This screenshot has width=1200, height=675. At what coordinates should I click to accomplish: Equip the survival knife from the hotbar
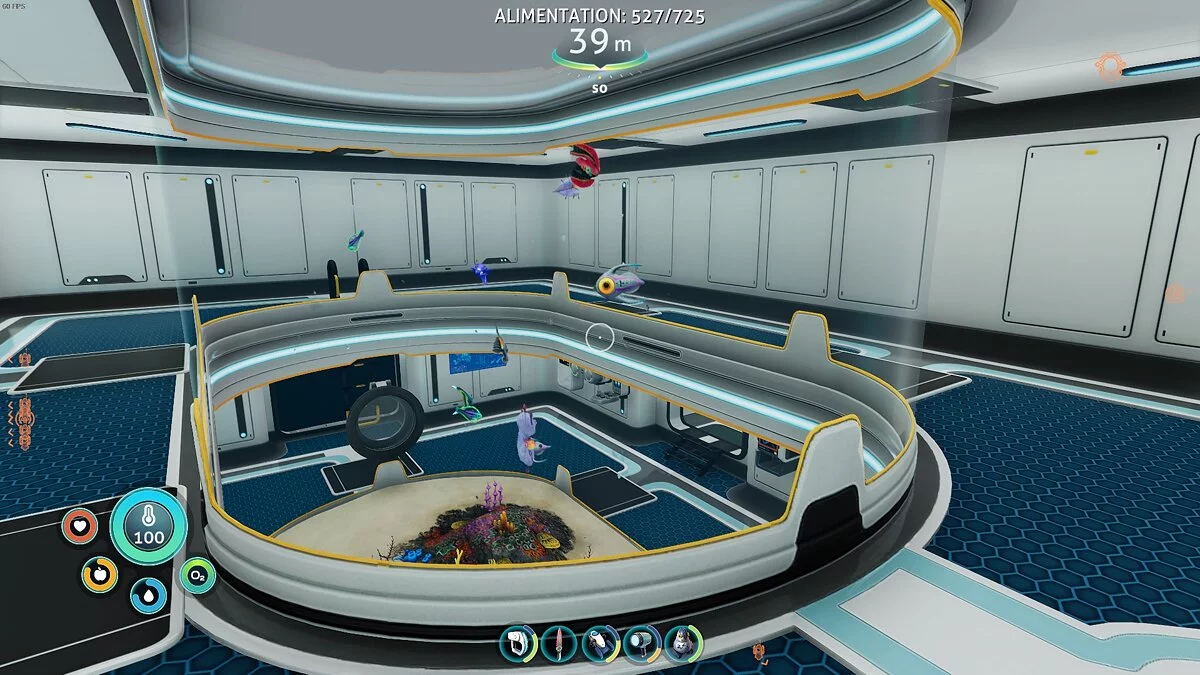[x=557, y=643]
